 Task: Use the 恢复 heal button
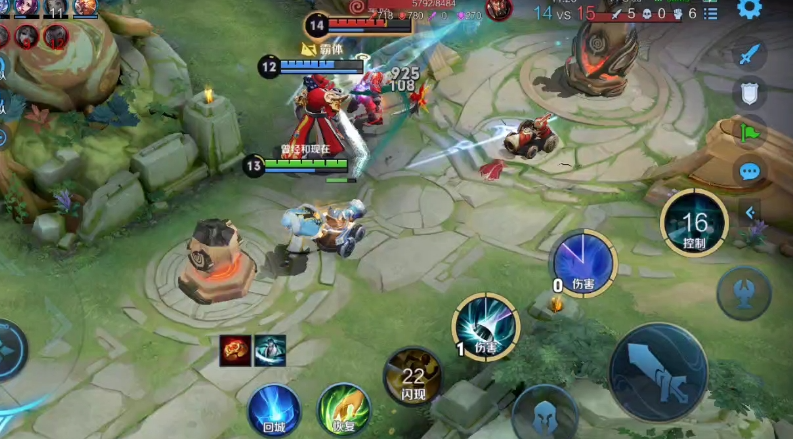click(x=344, y=410)
